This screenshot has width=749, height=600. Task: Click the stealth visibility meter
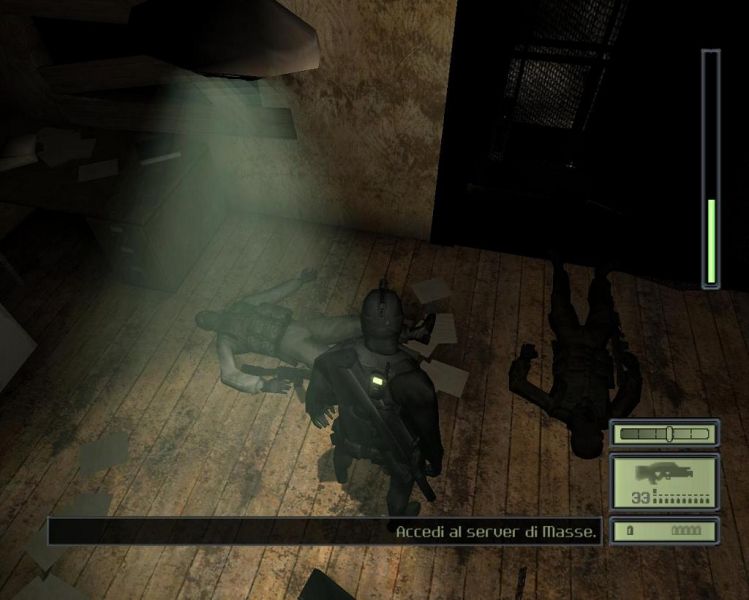tap(665, 434)
